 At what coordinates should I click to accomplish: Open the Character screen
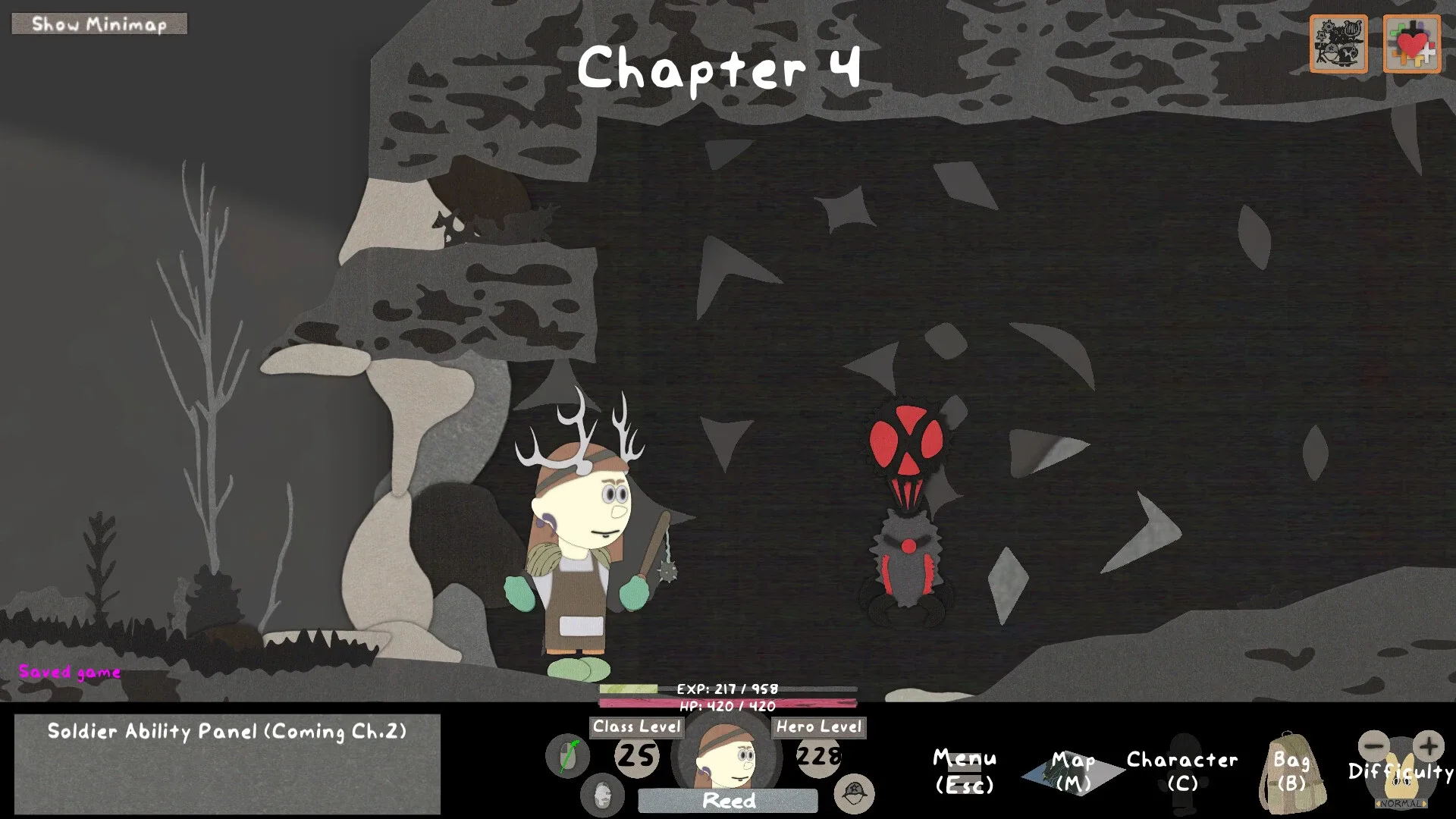(x=1181, y=771)
